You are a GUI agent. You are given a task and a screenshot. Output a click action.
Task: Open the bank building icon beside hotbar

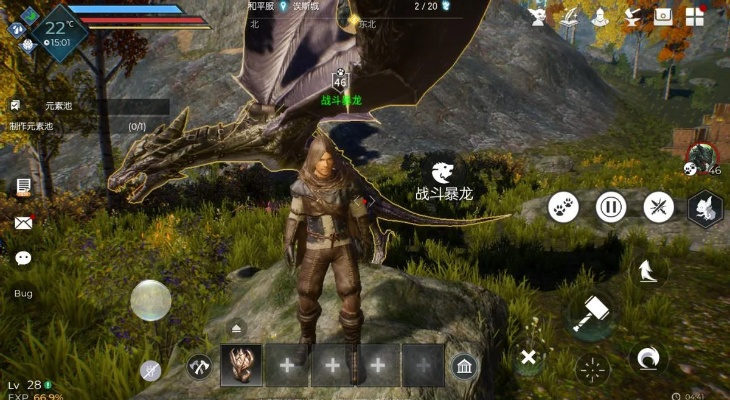tap(463, 366)
